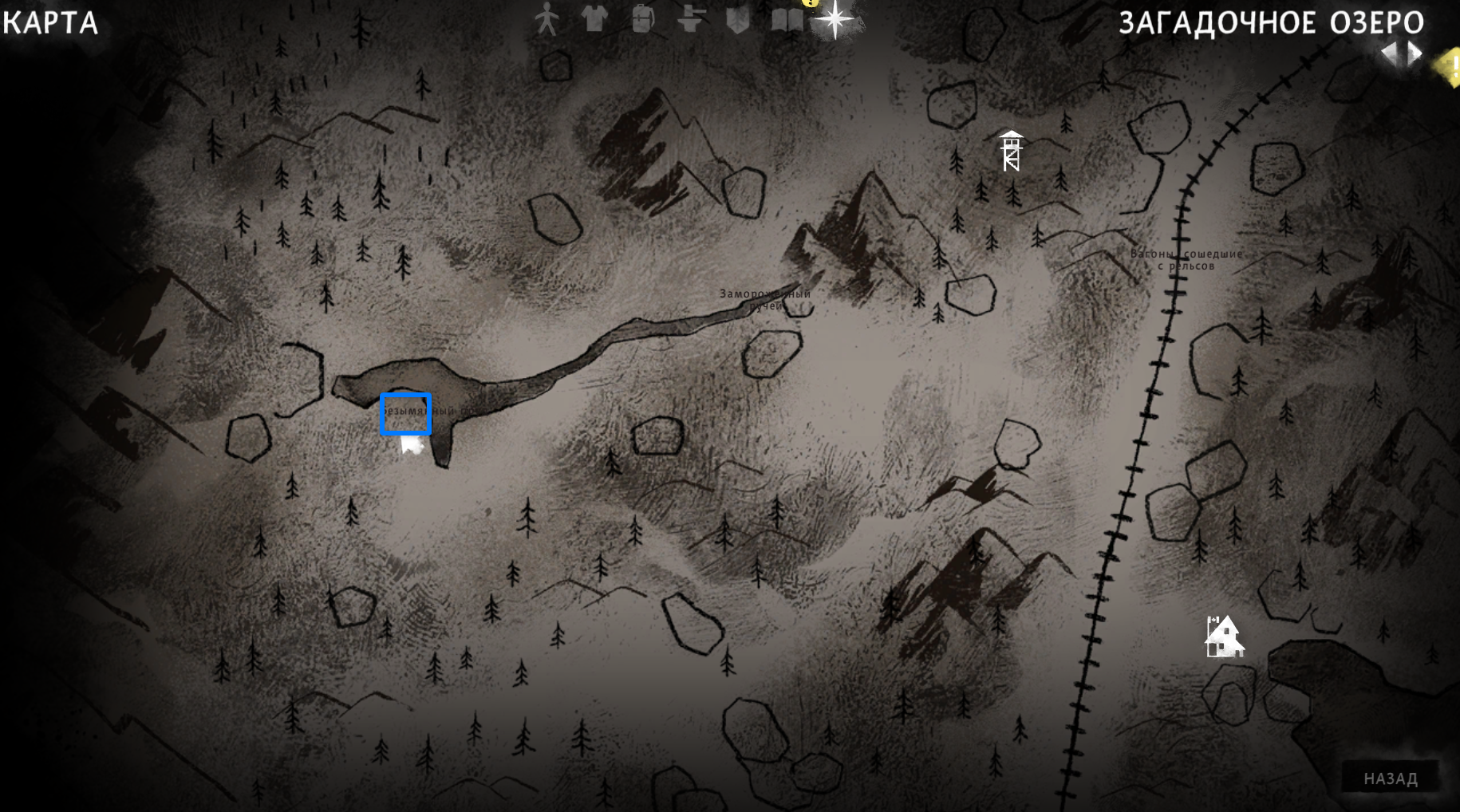Screen dimensions: 1460x812
Task: Click НАЗАД to go back
Action: [1391, 778]
